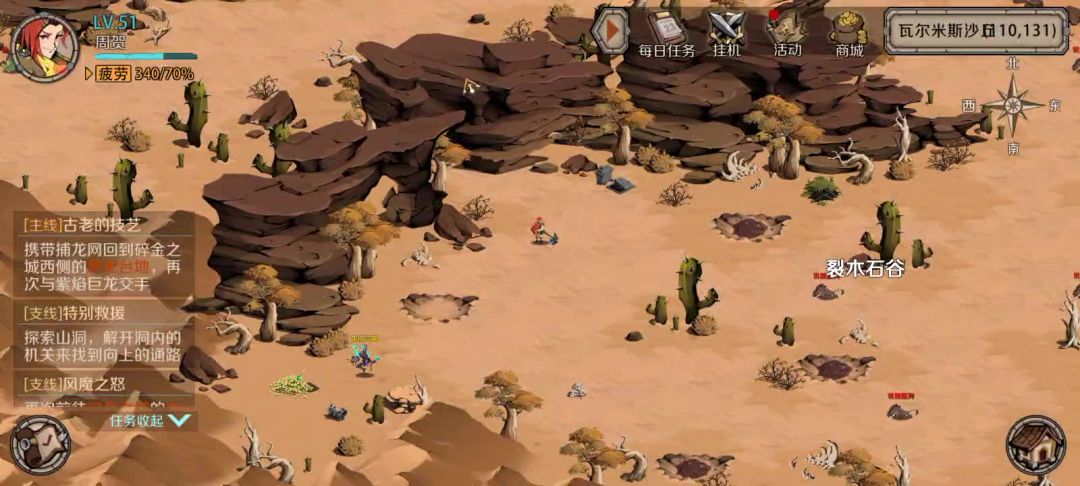Screen dimensions: 1080x486
Task: Open the red-haired character portrait
Action: click(44, 47)
